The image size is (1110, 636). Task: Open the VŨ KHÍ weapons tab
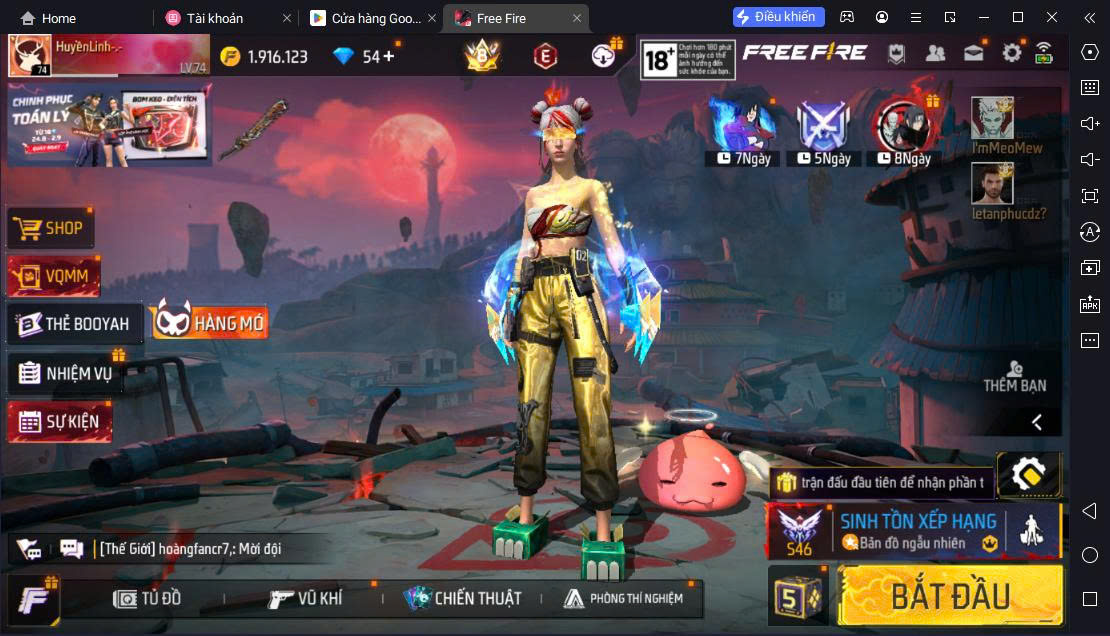pyautogui.click(x=306, y=598)
